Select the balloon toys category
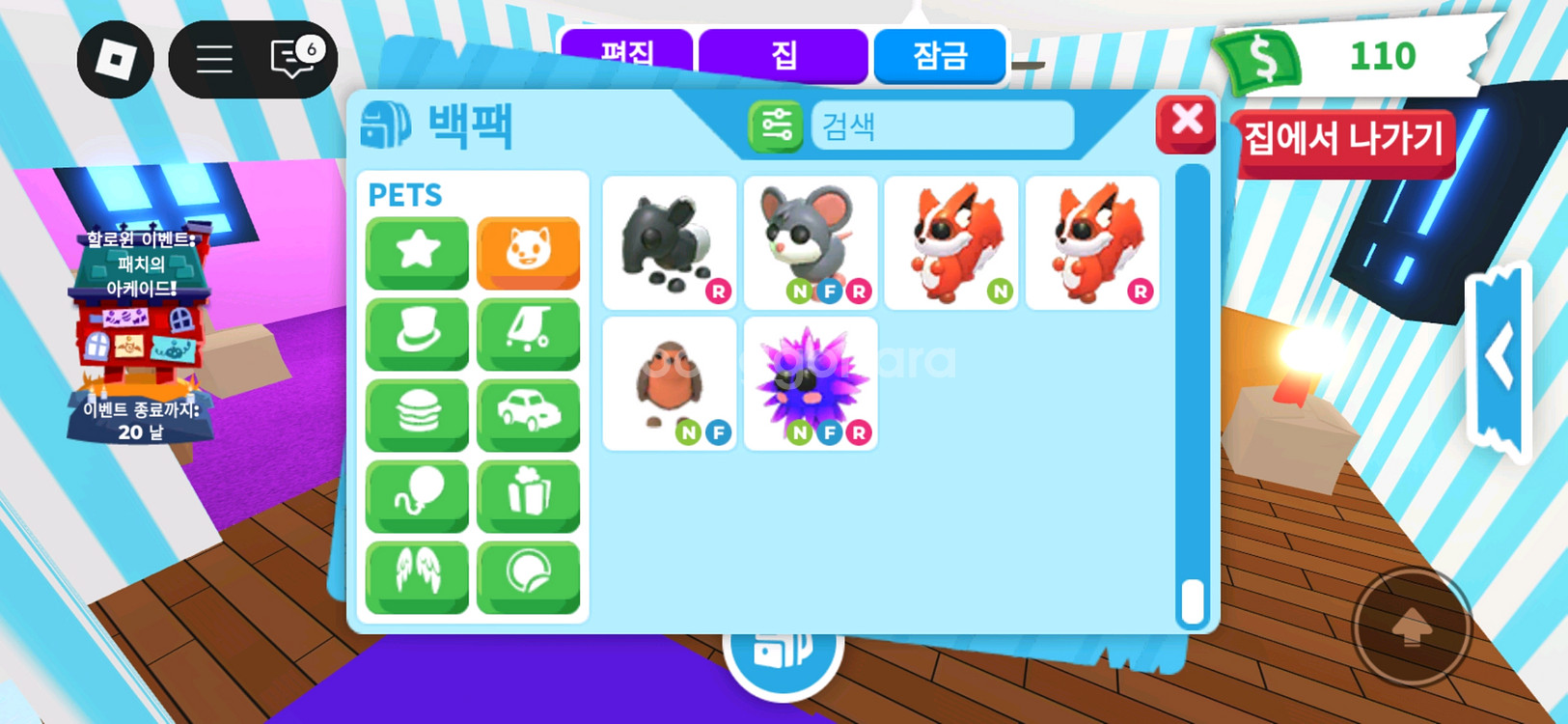This screenshot has height=724, width=1568. [417, 494]
